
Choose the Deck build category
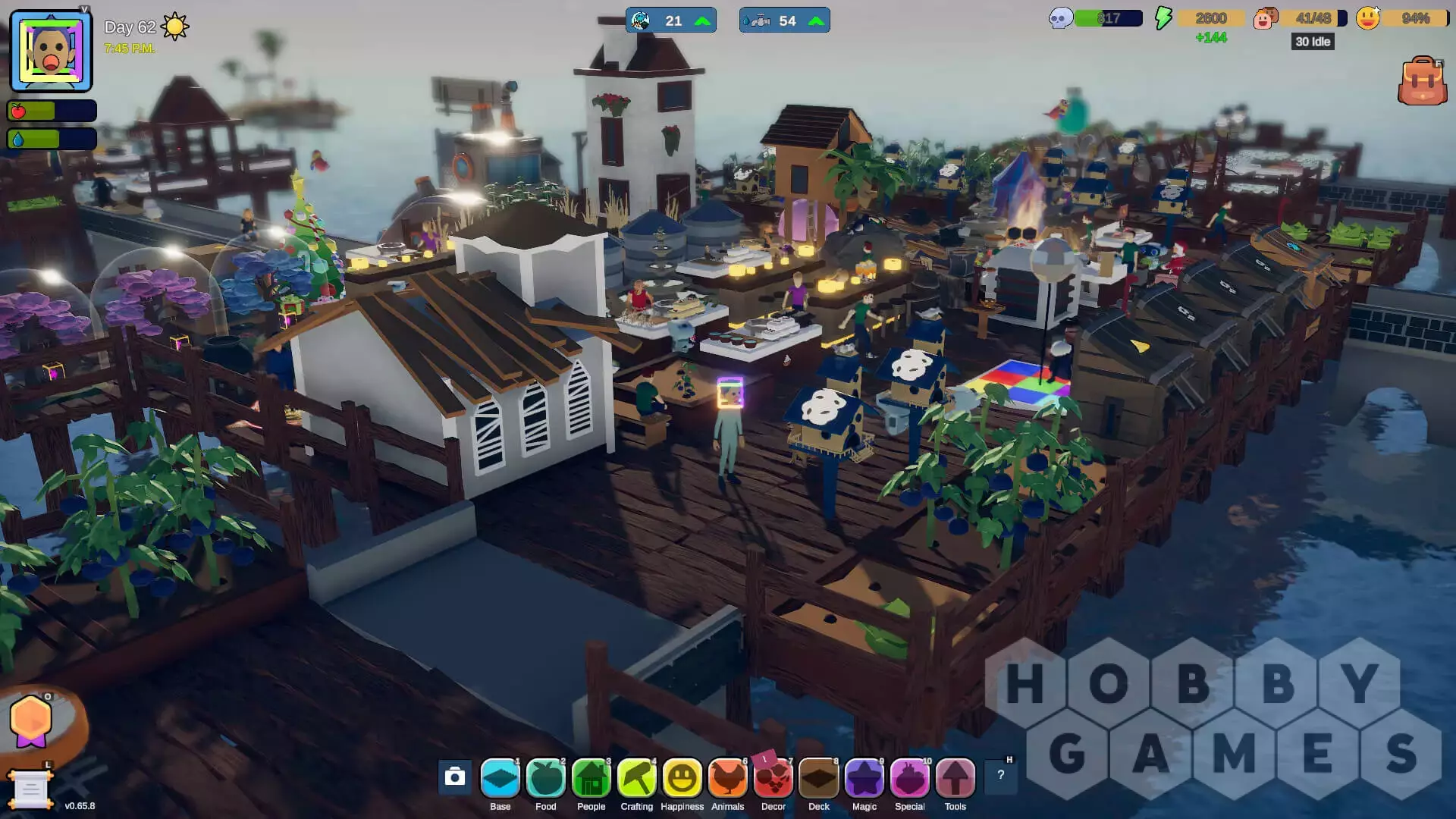tap(819, 778)
